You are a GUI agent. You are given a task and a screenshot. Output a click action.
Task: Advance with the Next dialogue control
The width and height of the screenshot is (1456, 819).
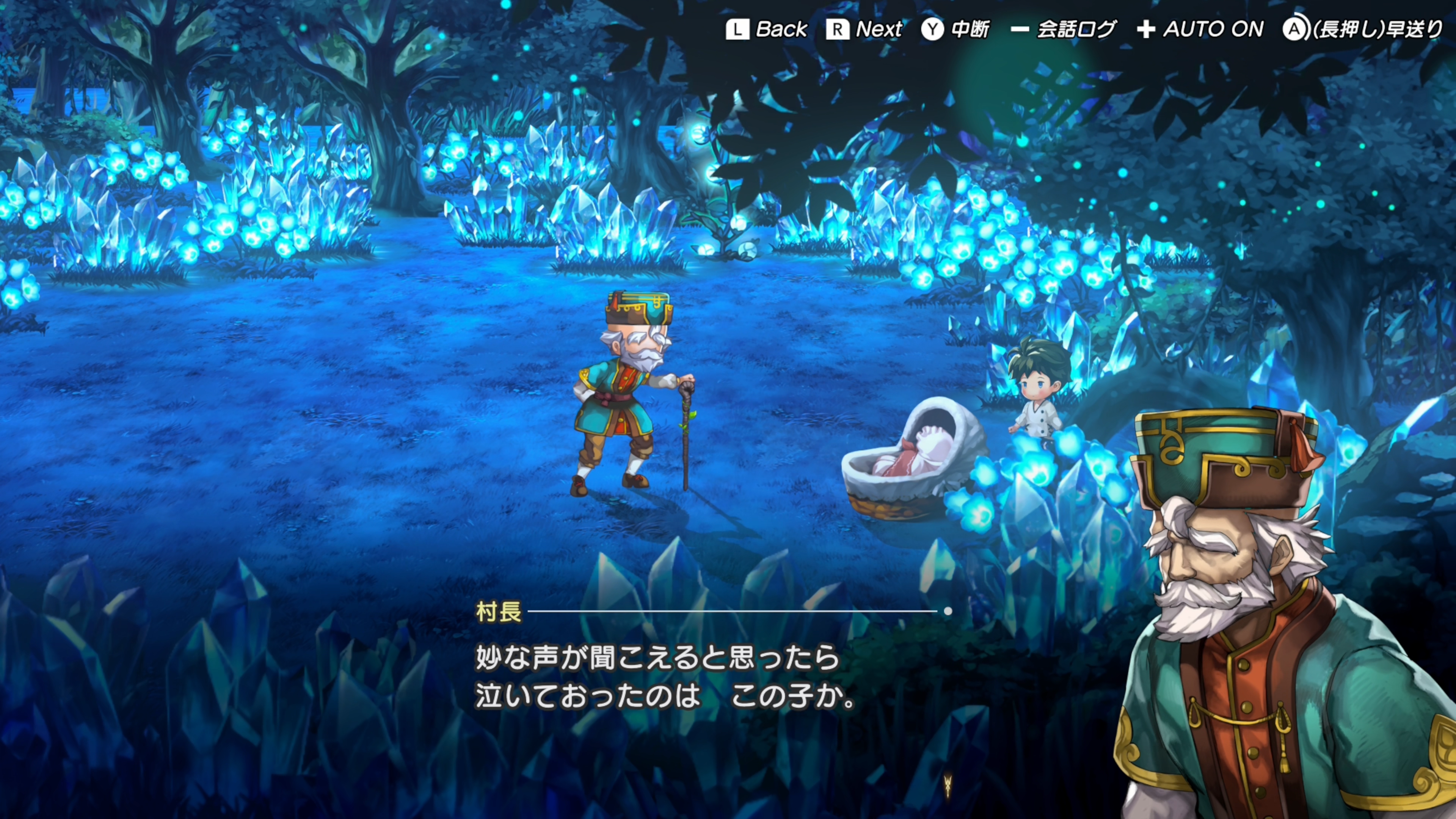864,30
